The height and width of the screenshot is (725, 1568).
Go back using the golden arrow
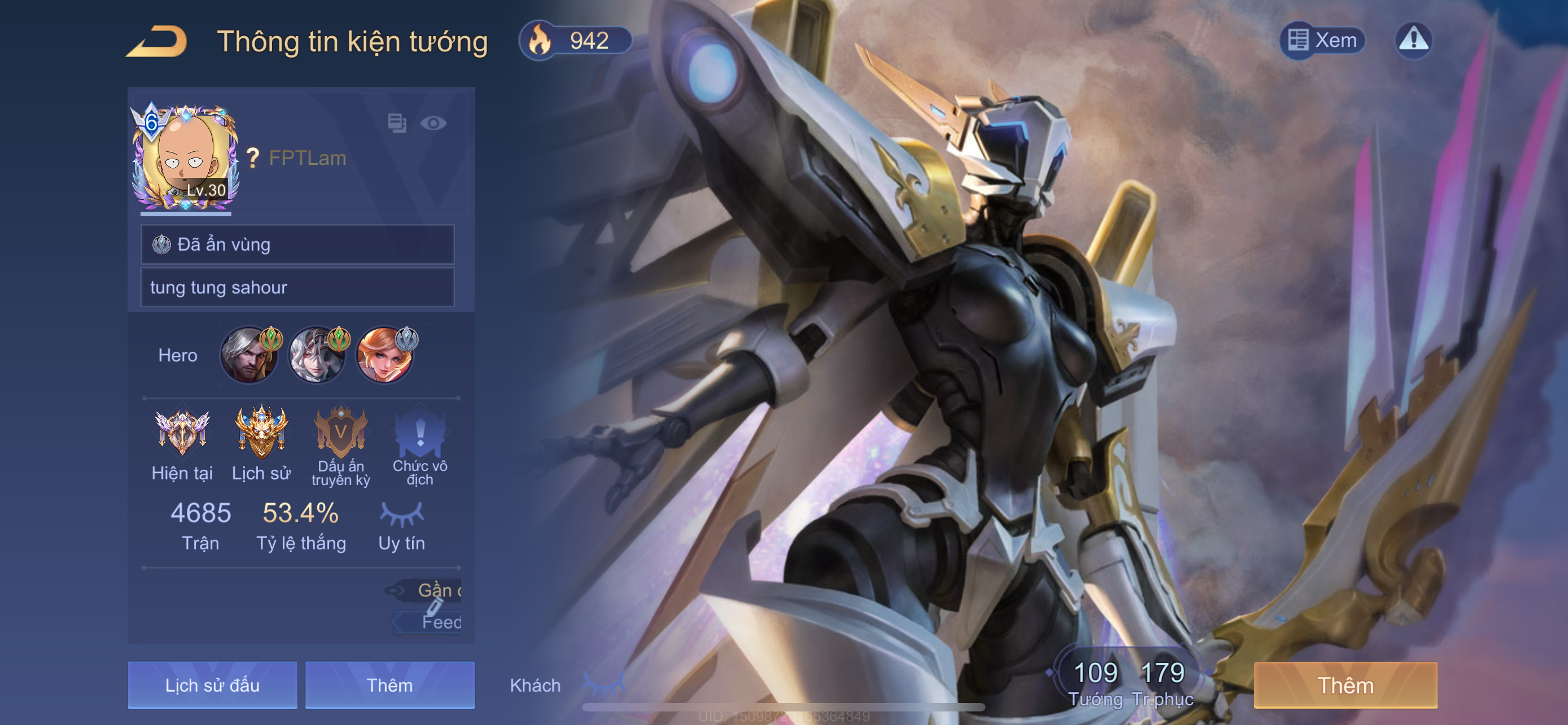[x=157, y=41]
